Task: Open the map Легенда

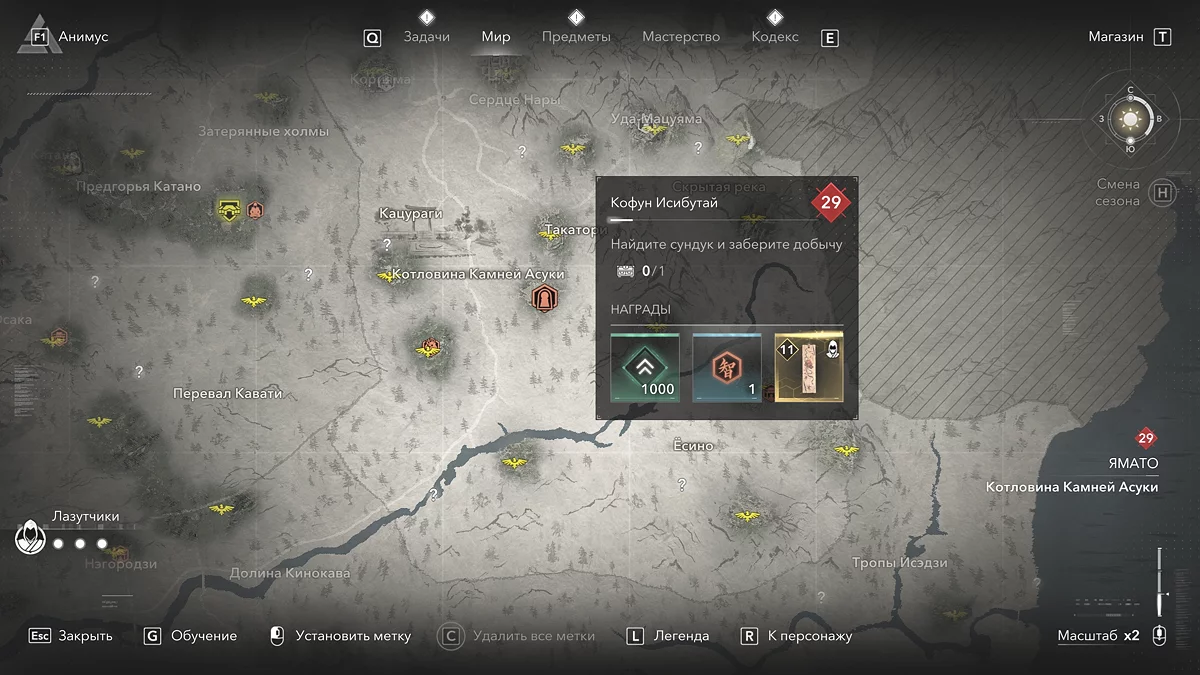Action: click(681, 636)
